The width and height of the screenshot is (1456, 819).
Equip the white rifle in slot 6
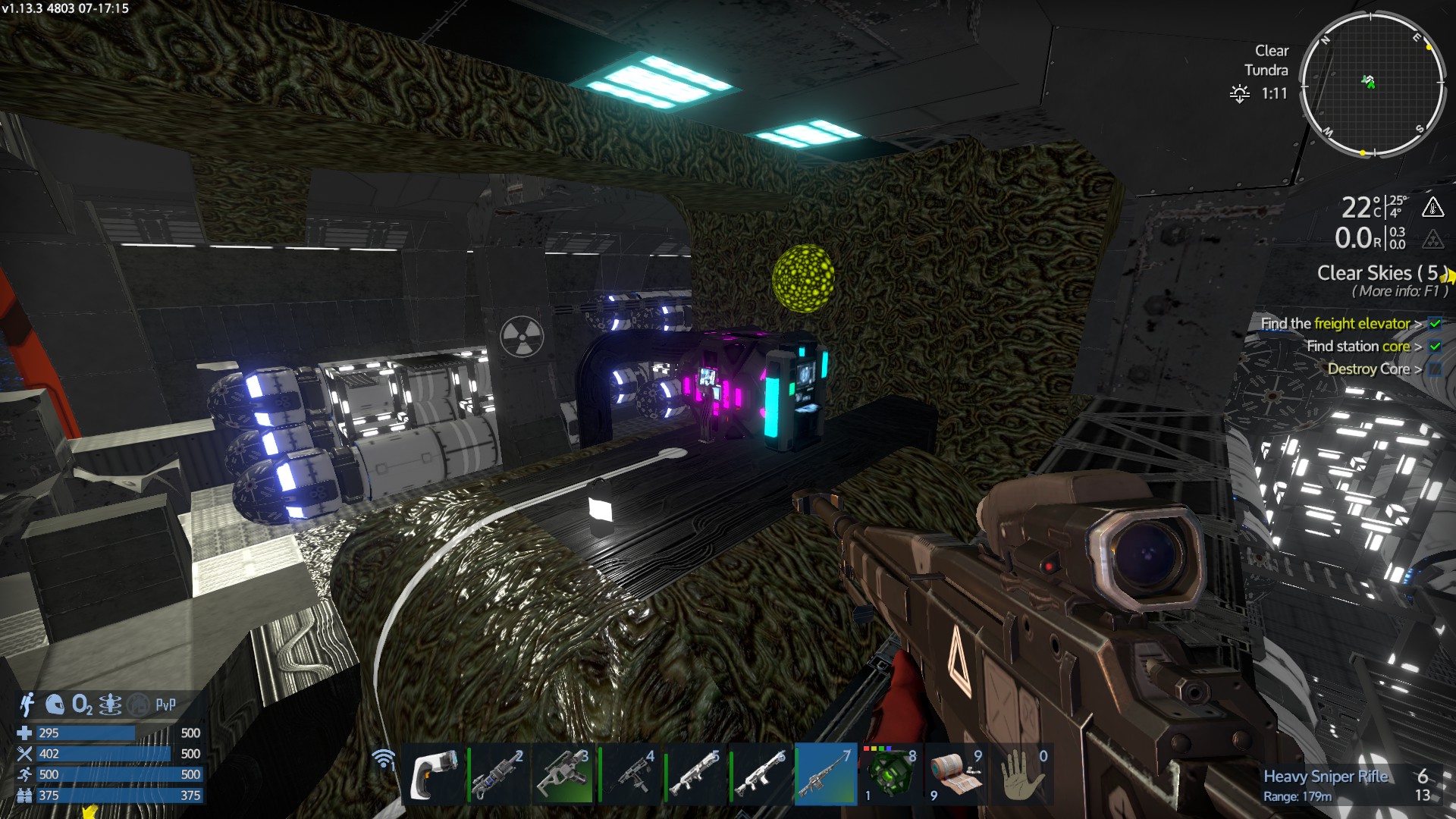(761, 775)
